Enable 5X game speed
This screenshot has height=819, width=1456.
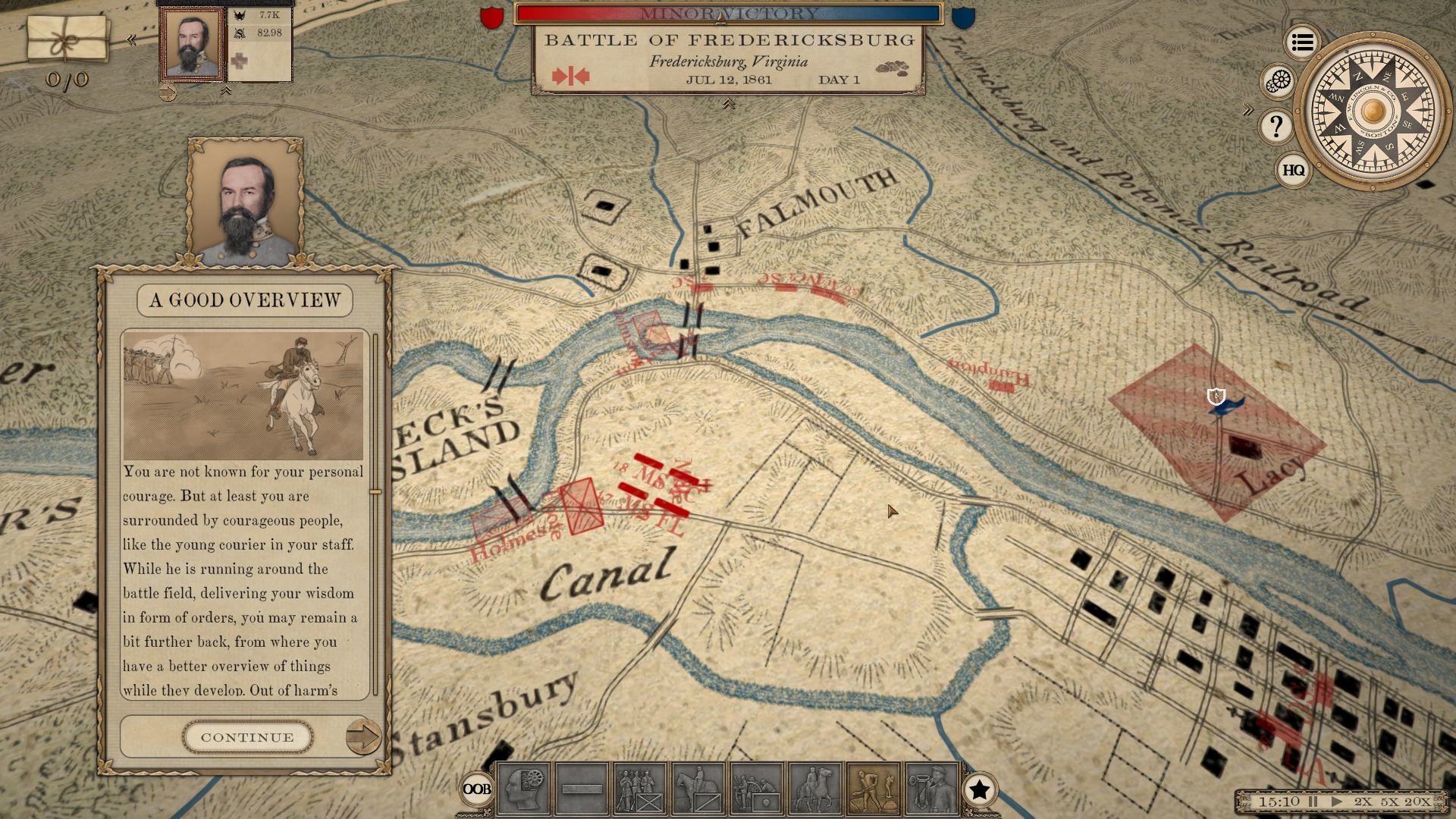coord(1390,801)
